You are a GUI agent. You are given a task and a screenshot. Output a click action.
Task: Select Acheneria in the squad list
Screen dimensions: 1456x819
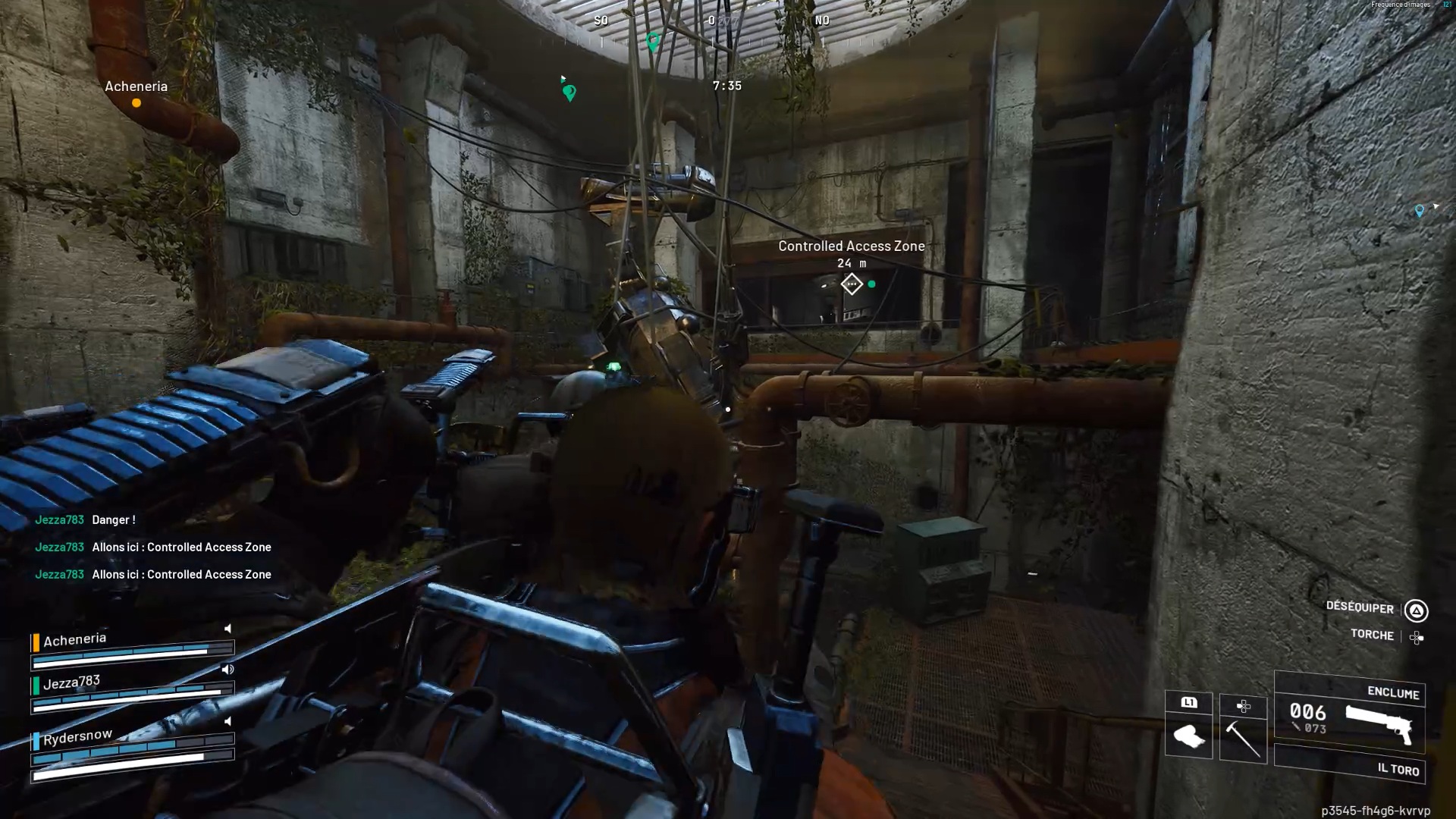(74, 640)
